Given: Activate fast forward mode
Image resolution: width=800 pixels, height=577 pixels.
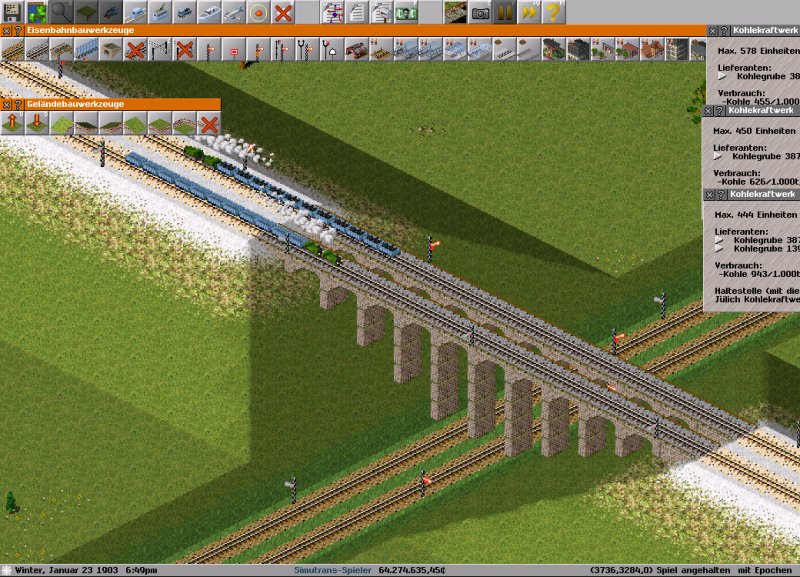Looking at the screenshot, I should [x=529, y=12].
